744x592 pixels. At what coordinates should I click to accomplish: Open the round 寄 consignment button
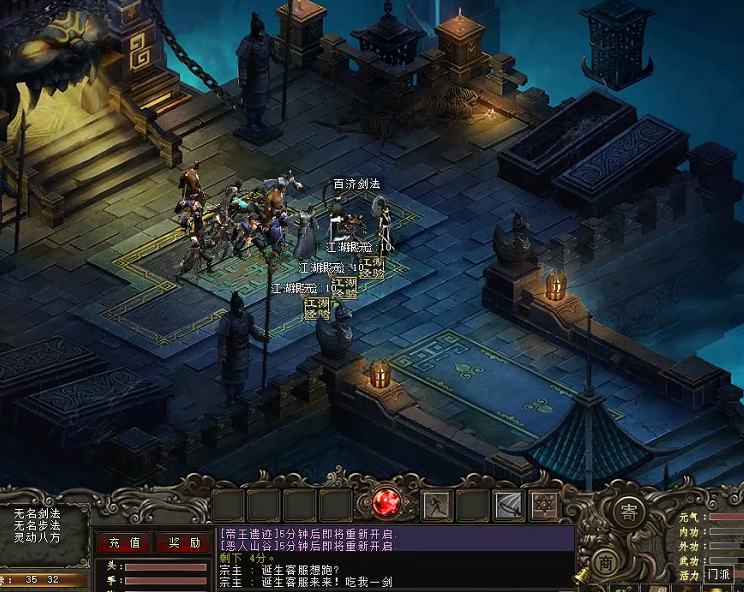(628, 511)
